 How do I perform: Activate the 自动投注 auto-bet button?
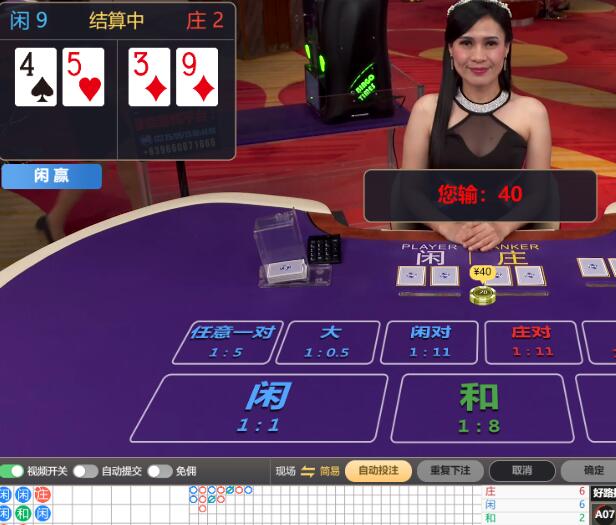(x=378, y=471)
